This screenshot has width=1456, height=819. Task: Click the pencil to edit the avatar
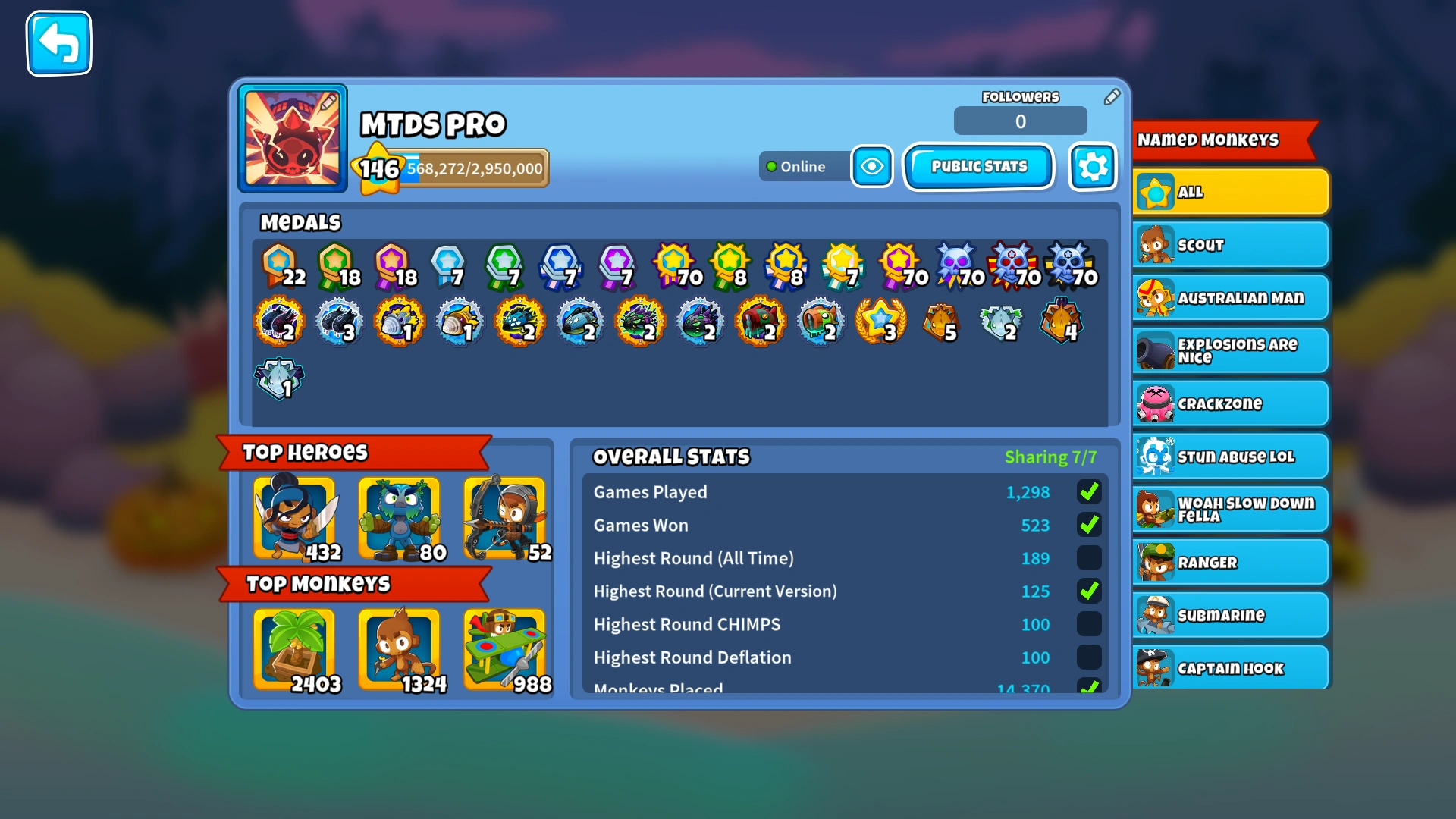[329, 99]
